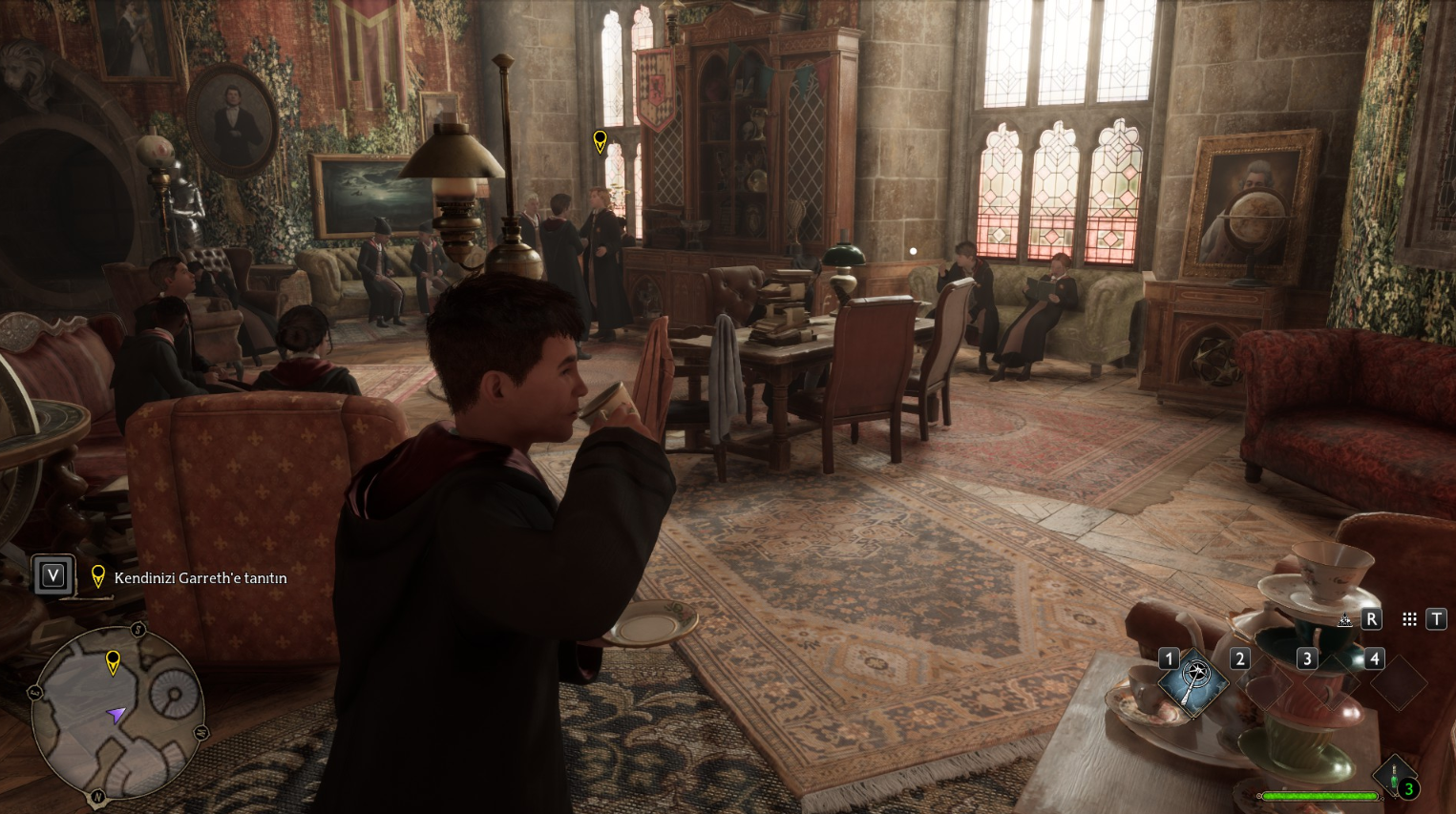1456x814 pixels.
Task: Click the purple player arrow on the minimap
Action: click(x=117, y=715)
